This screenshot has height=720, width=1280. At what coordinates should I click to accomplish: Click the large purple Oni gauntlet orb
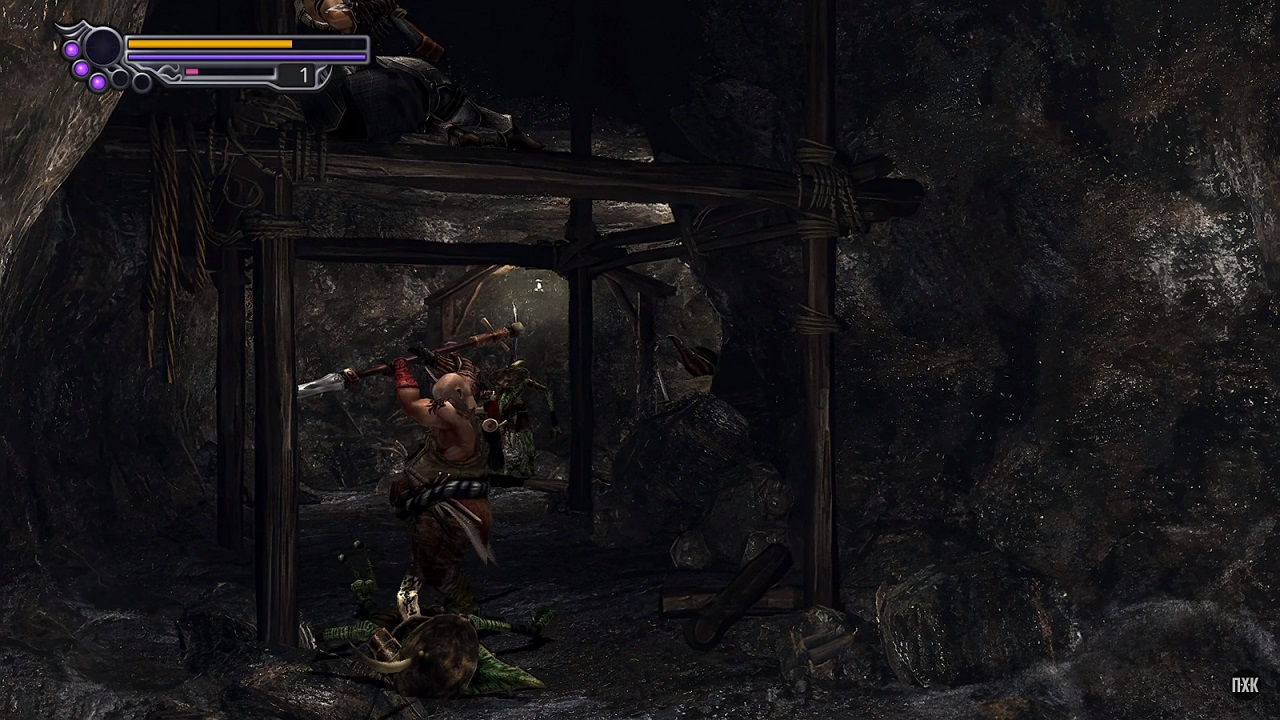point(101,46)
